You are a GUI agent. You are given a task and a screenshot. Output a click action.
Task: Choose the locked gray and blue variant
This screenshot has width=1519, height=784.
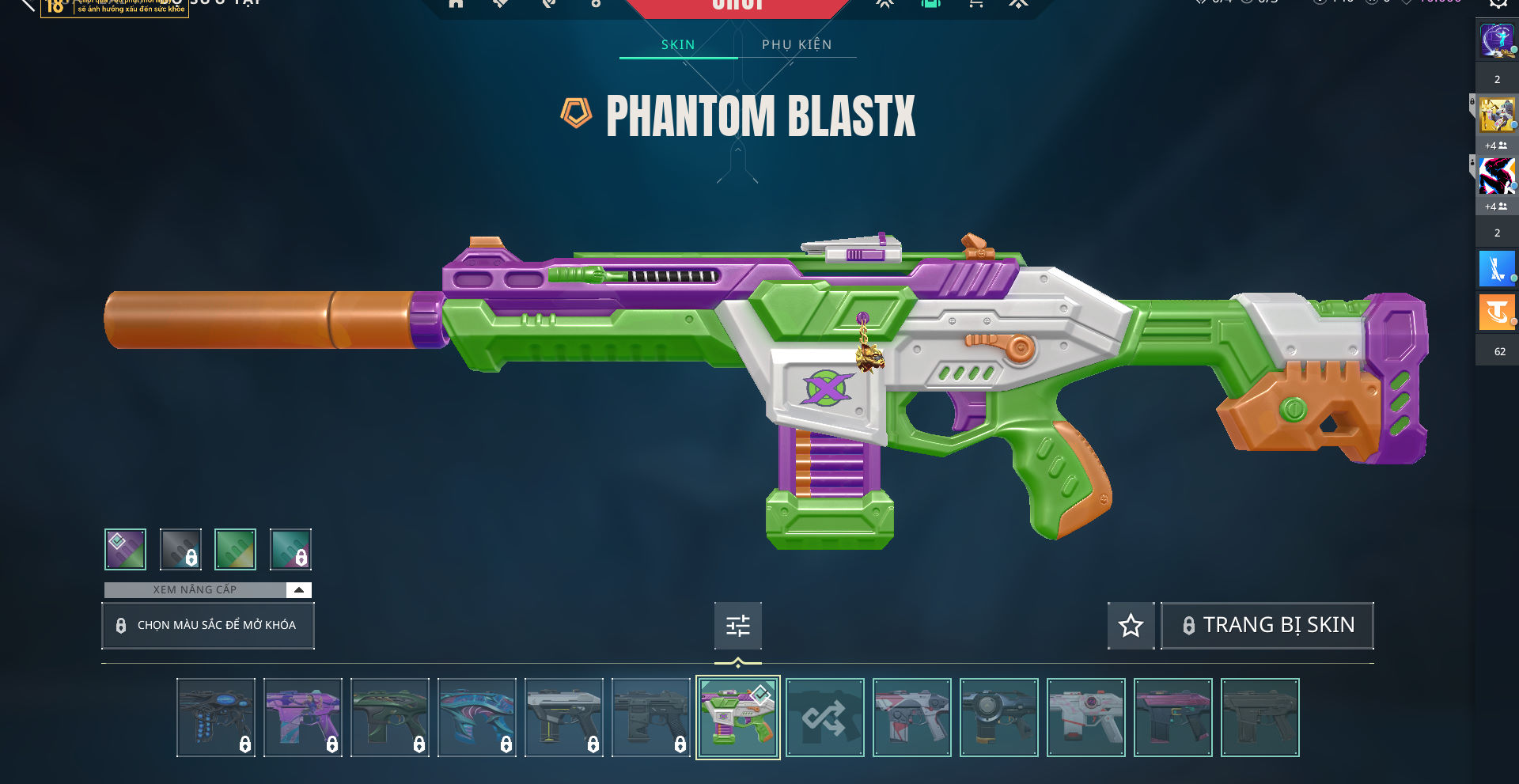tap(180, 549)
